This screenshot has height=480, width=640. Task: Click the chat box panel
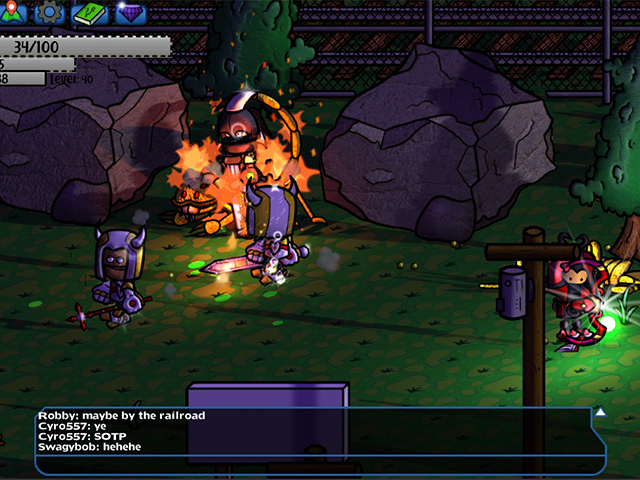click(320, 440)
